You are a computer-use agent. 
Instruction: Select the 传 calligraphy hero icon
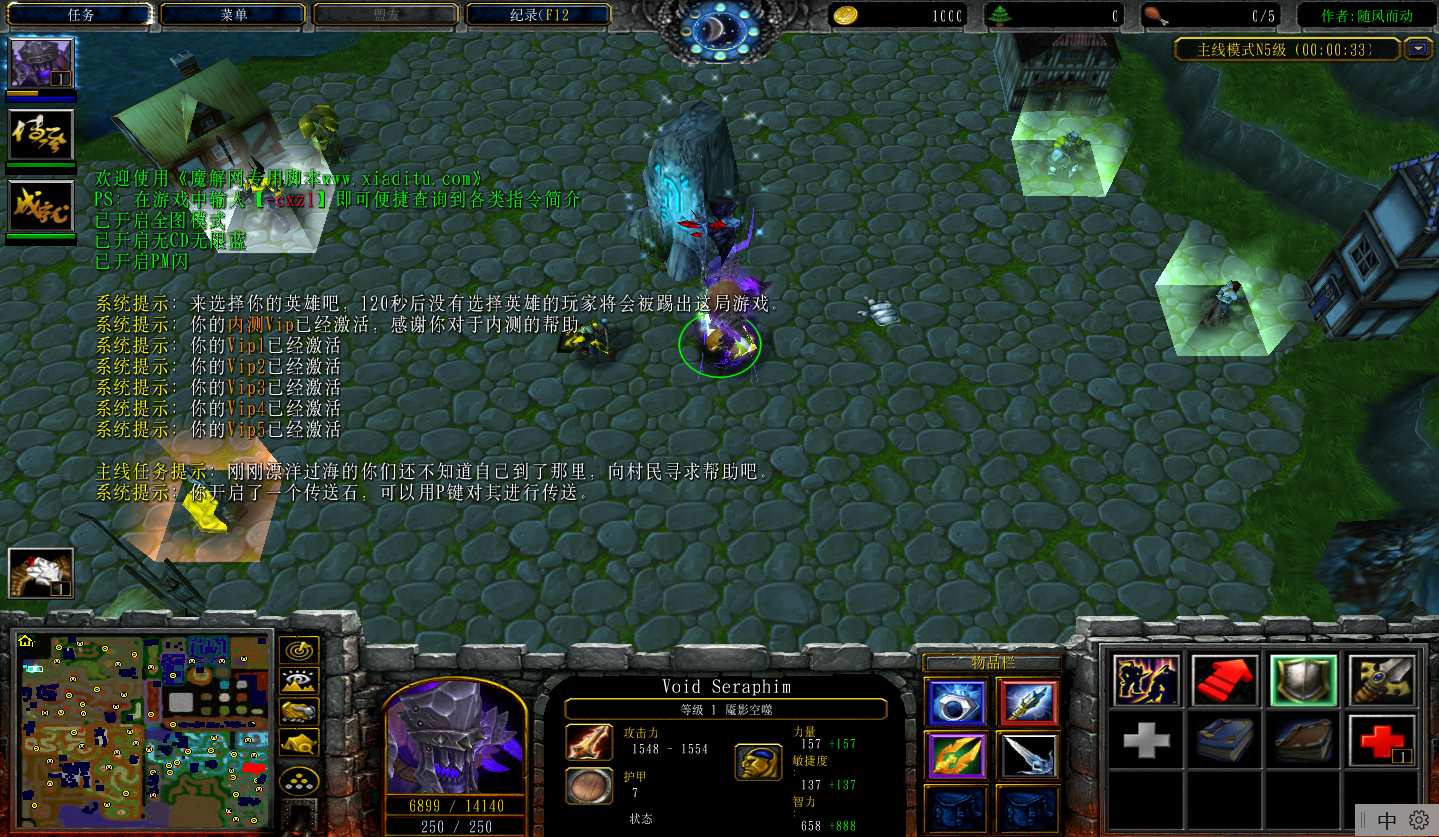pyautogui.click(x=41, y=135)
